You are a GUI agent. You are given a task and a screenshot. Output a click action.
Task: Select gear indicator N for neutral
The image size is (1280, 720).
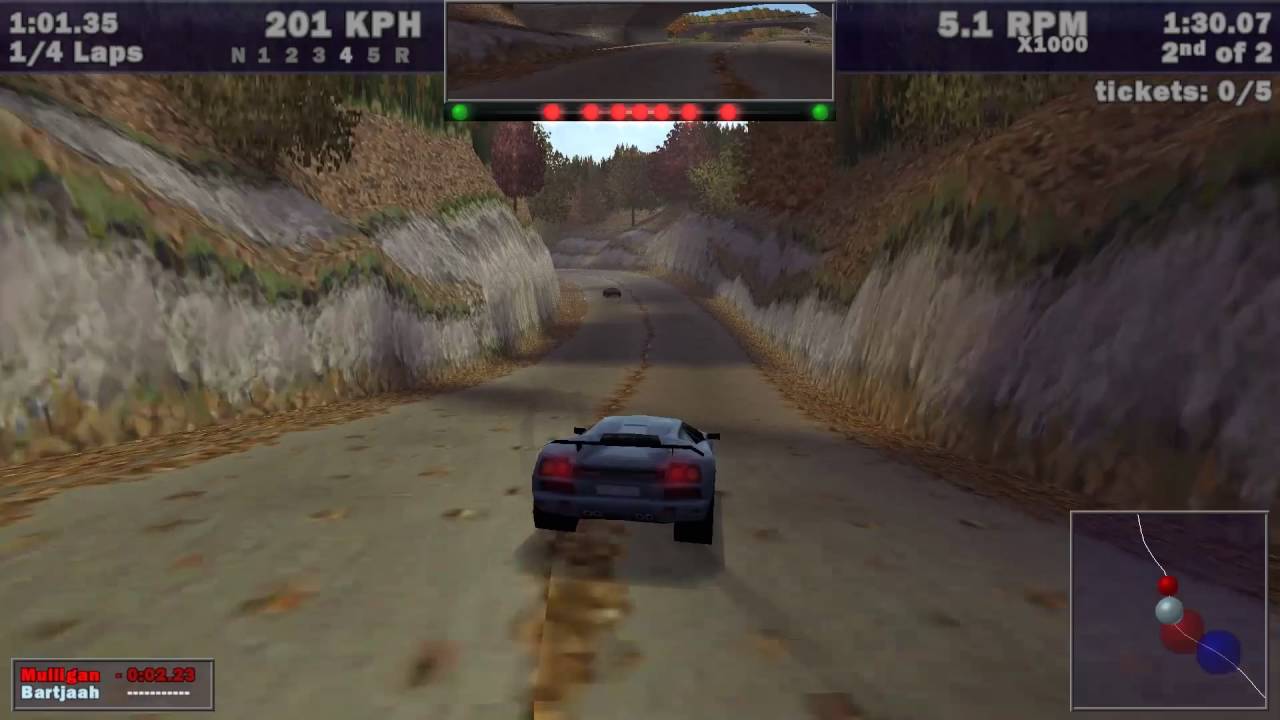pyautogui.click(x=237, y=56)
